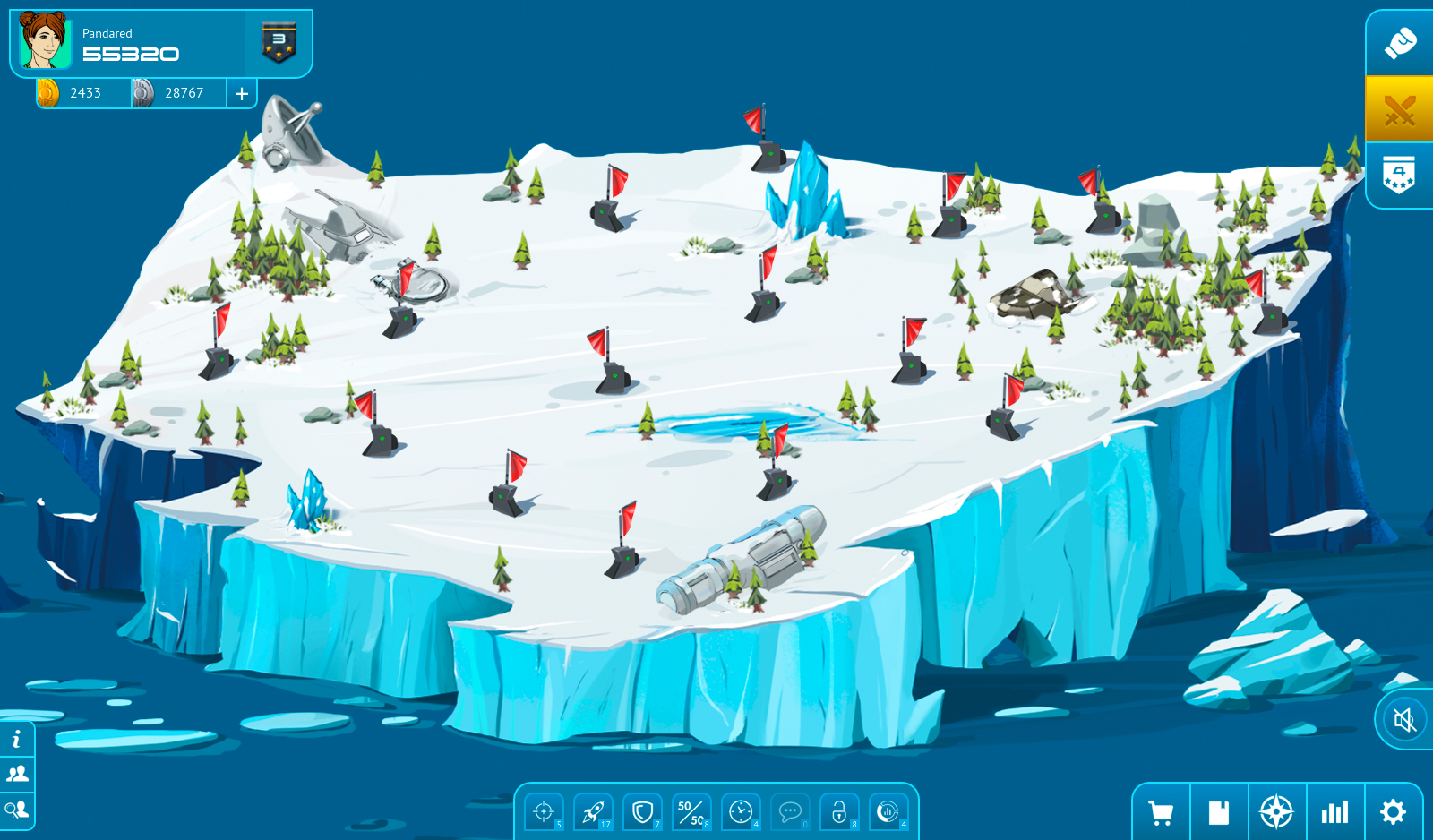The image size is (1433, 840).
Task: Add more currency with the plus button
Action: pyautogui.click(x=242, y=93)
